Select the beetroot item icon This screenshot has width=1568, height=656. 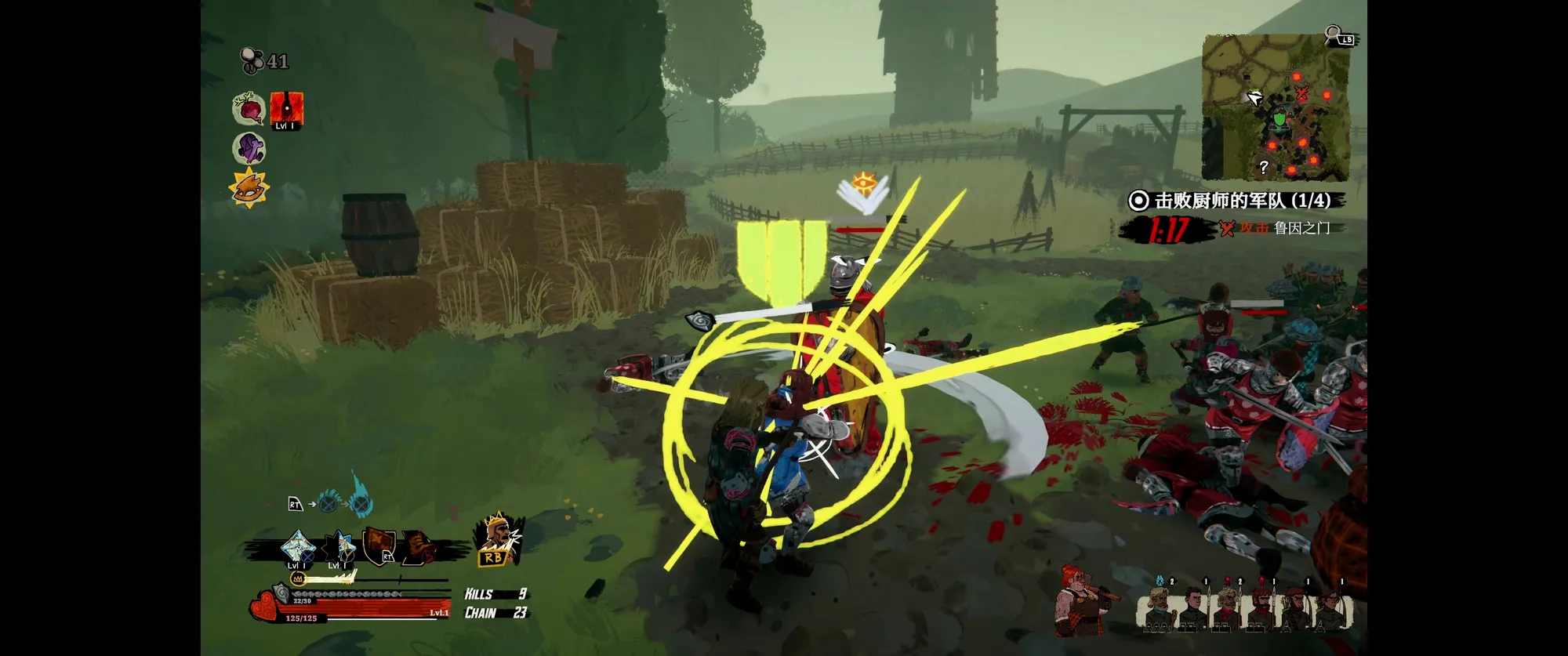(x=249, y=109)
